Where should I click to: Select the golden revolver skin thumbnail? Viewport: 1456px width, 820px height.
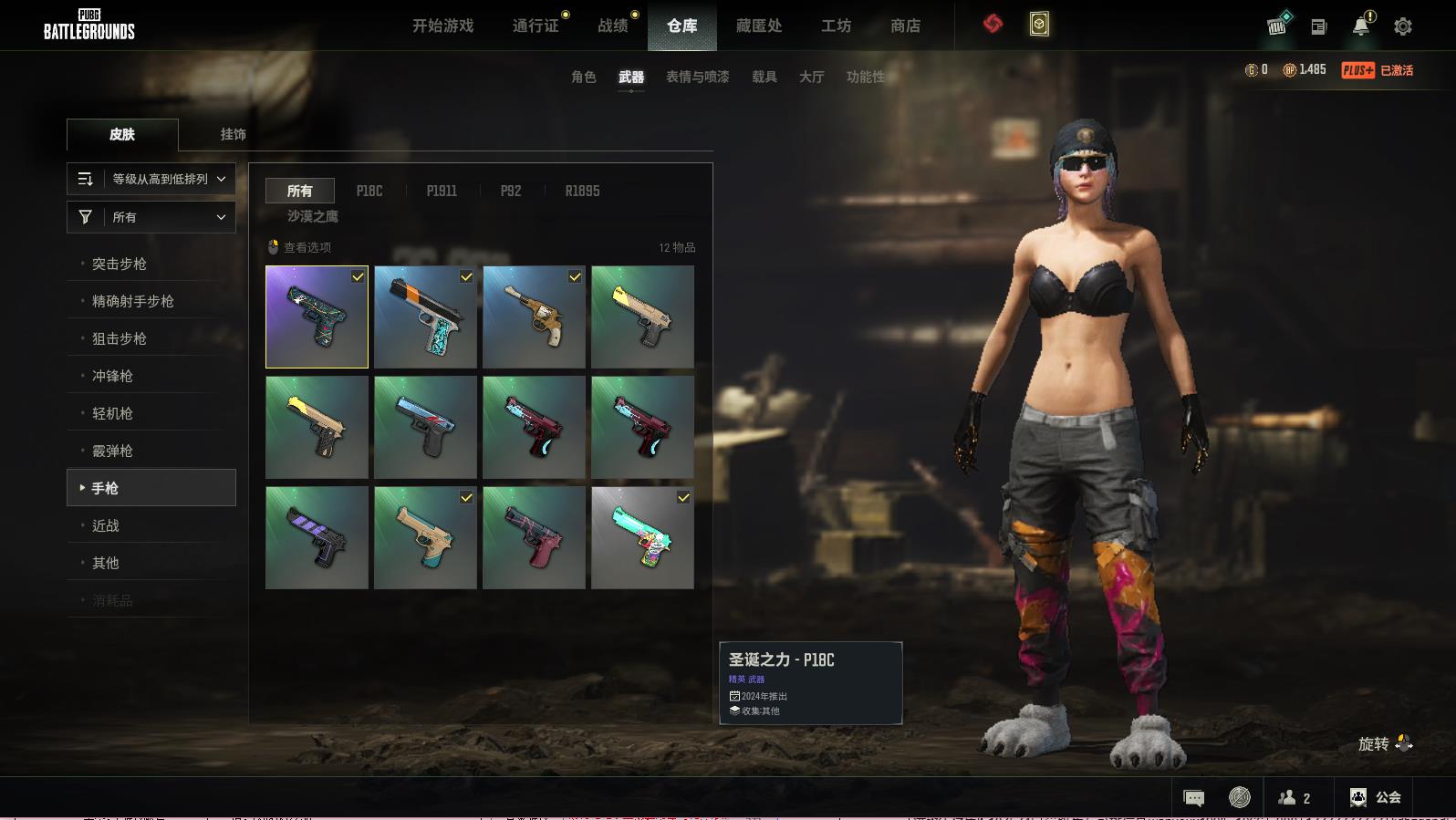tap(534, 317)
